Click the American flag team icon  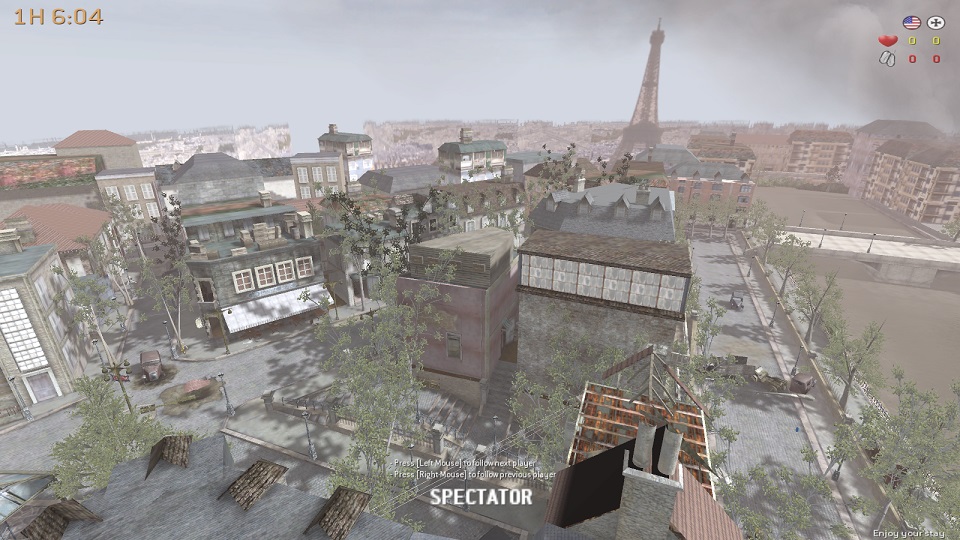[x=911, y=22]
